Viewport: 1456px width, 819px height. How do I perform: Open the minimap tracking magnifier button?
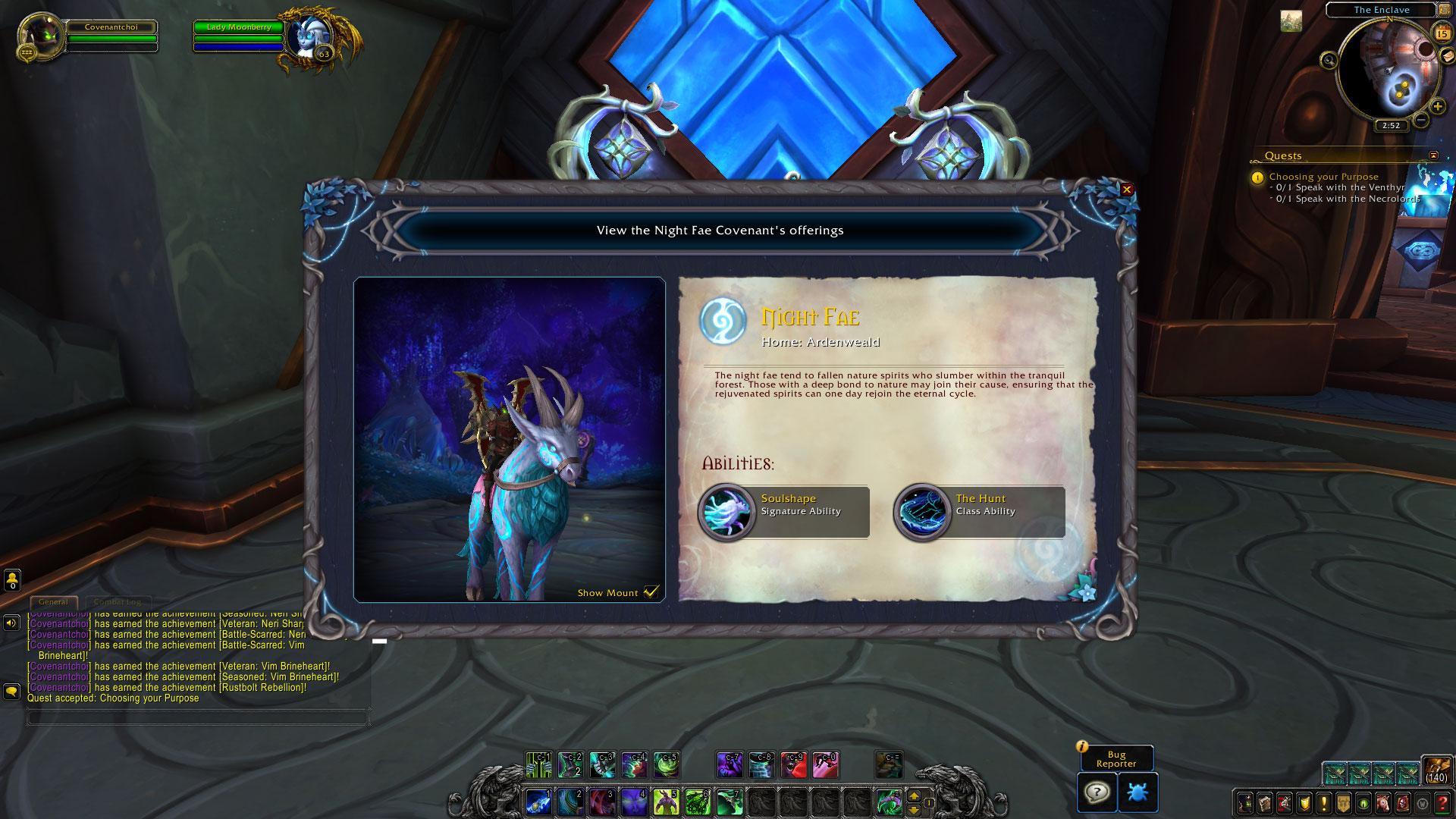click(x=1329, y=60)
